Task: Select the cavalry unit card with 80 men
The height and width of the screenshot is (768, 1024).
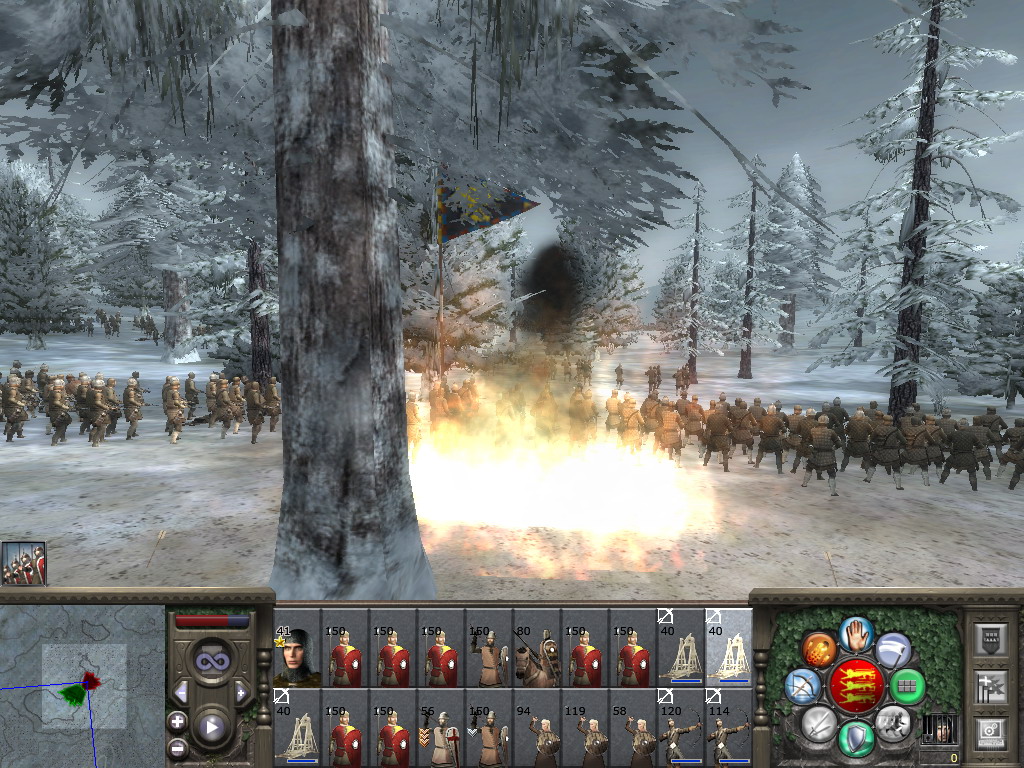Action: click(536, 648)
